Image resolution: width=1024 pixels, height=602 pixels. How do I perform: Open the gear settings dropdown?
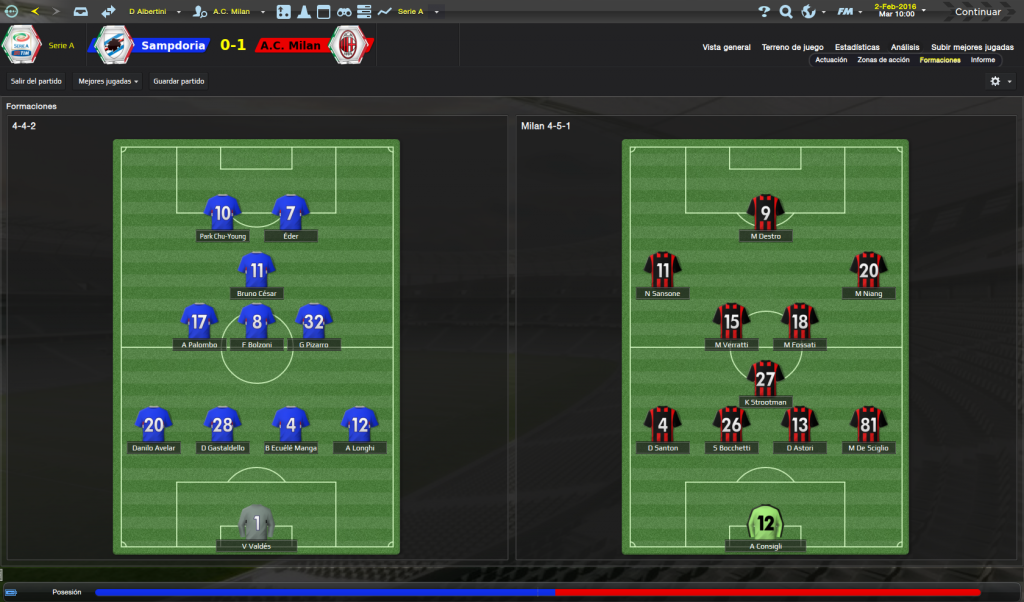pos(999,81)
